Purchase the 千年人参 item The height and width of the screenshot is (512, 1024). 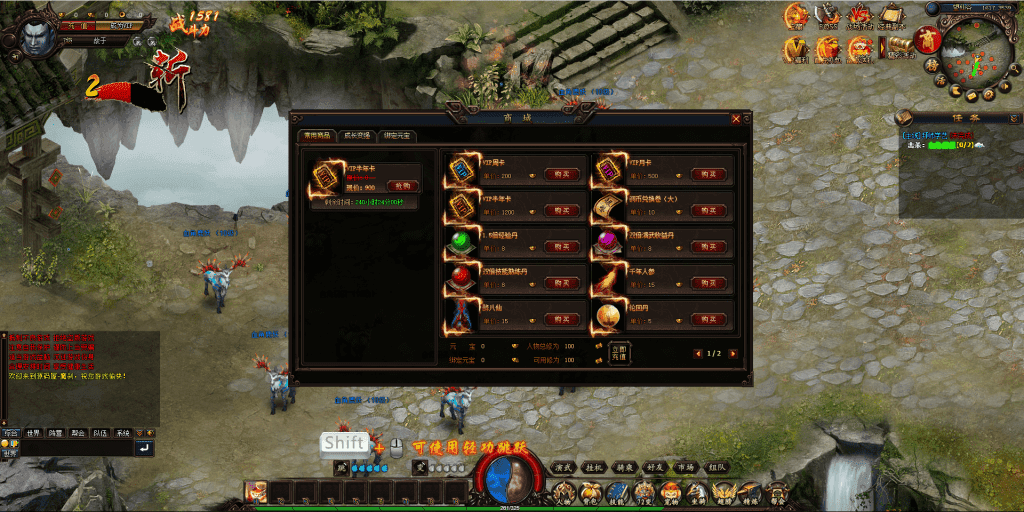pyautogui.click(x=709, y=283)
